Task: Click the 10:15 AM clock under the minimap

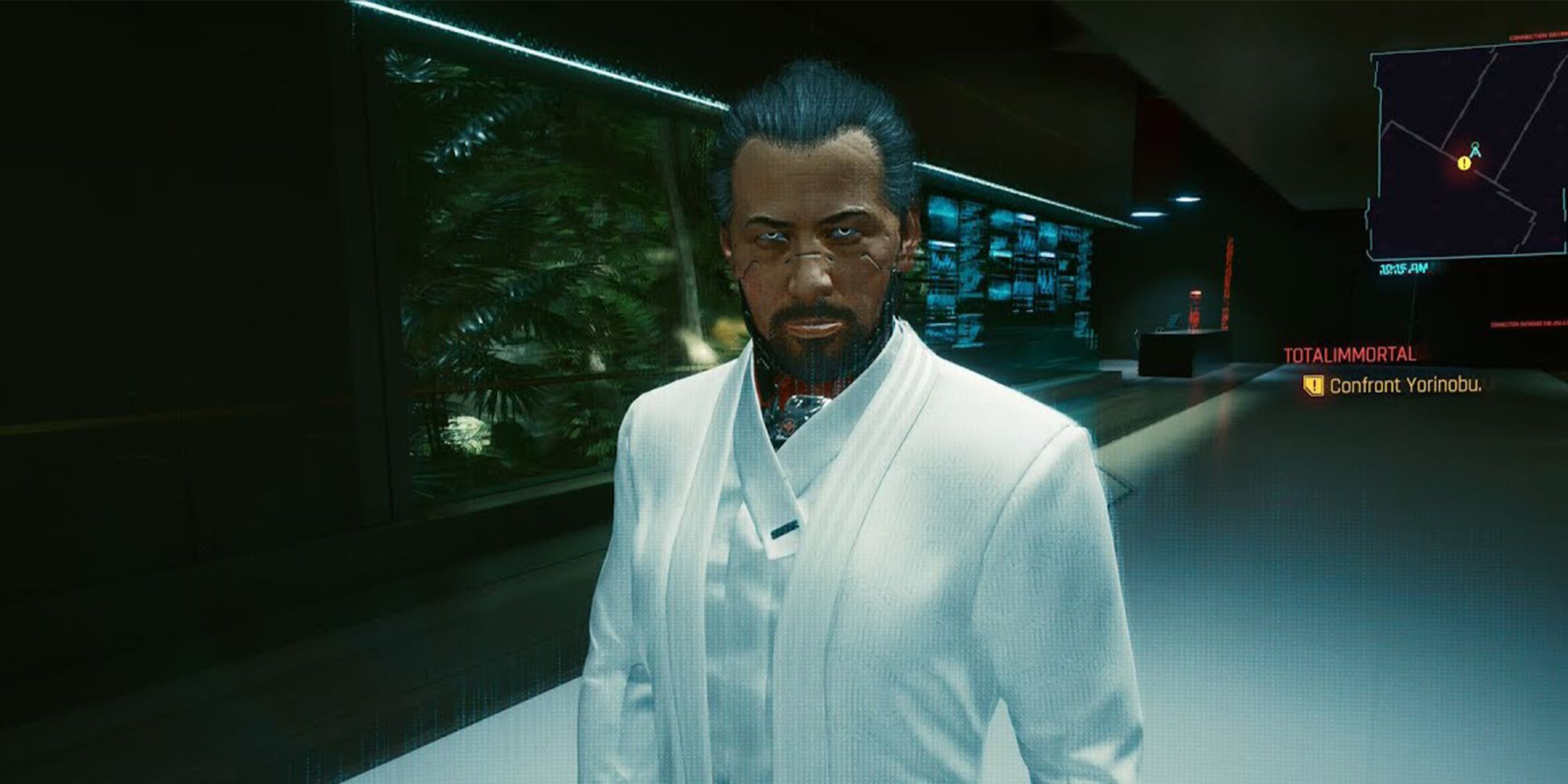Action: click(1403, 269)
